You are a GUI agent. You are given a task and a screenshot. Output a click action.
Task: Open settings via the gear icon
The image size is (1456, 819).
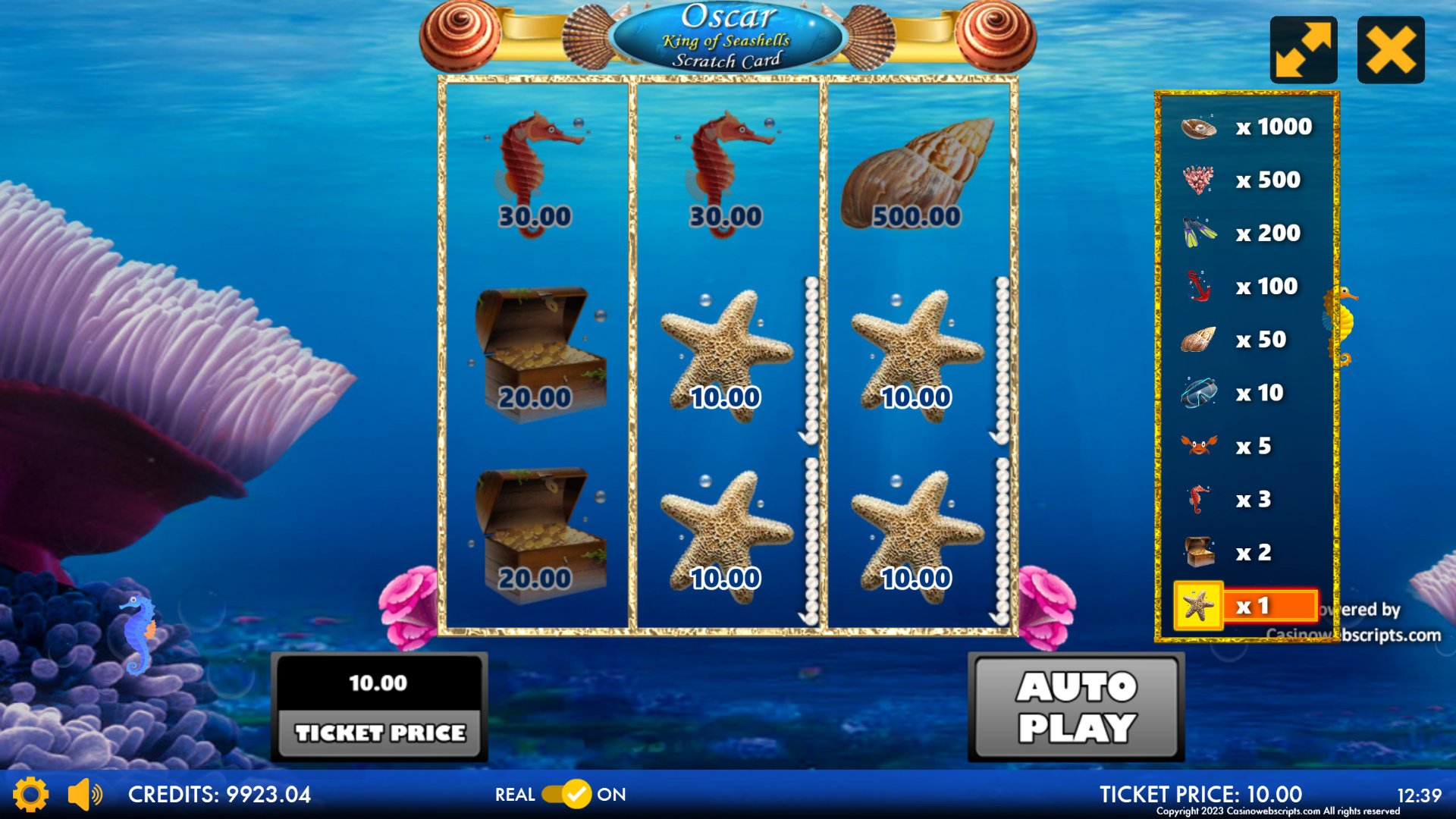click(x=30, y=794)
